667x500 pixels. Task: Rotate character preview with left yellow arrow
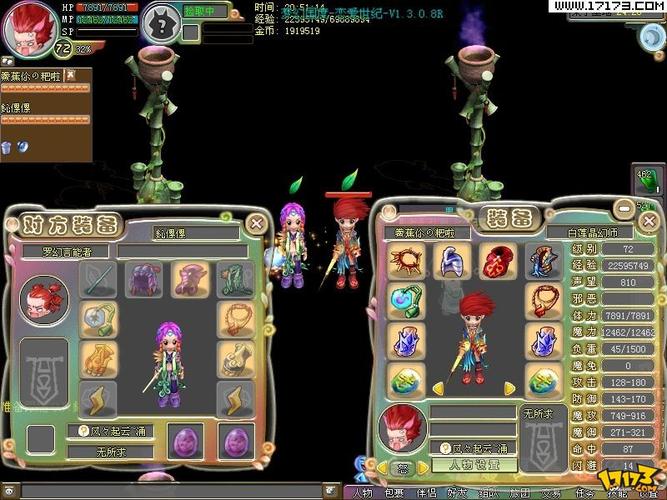coord(438,388)
